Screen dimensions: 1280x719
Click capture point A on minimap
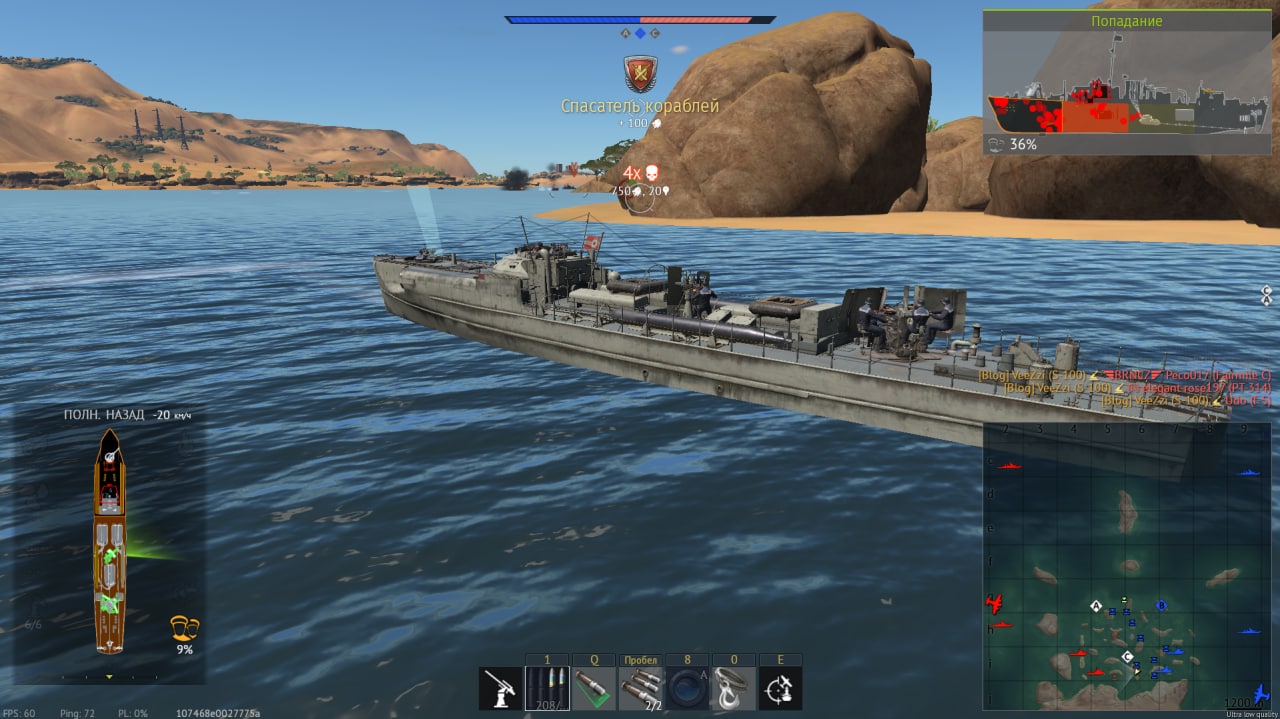[1096, 606]
